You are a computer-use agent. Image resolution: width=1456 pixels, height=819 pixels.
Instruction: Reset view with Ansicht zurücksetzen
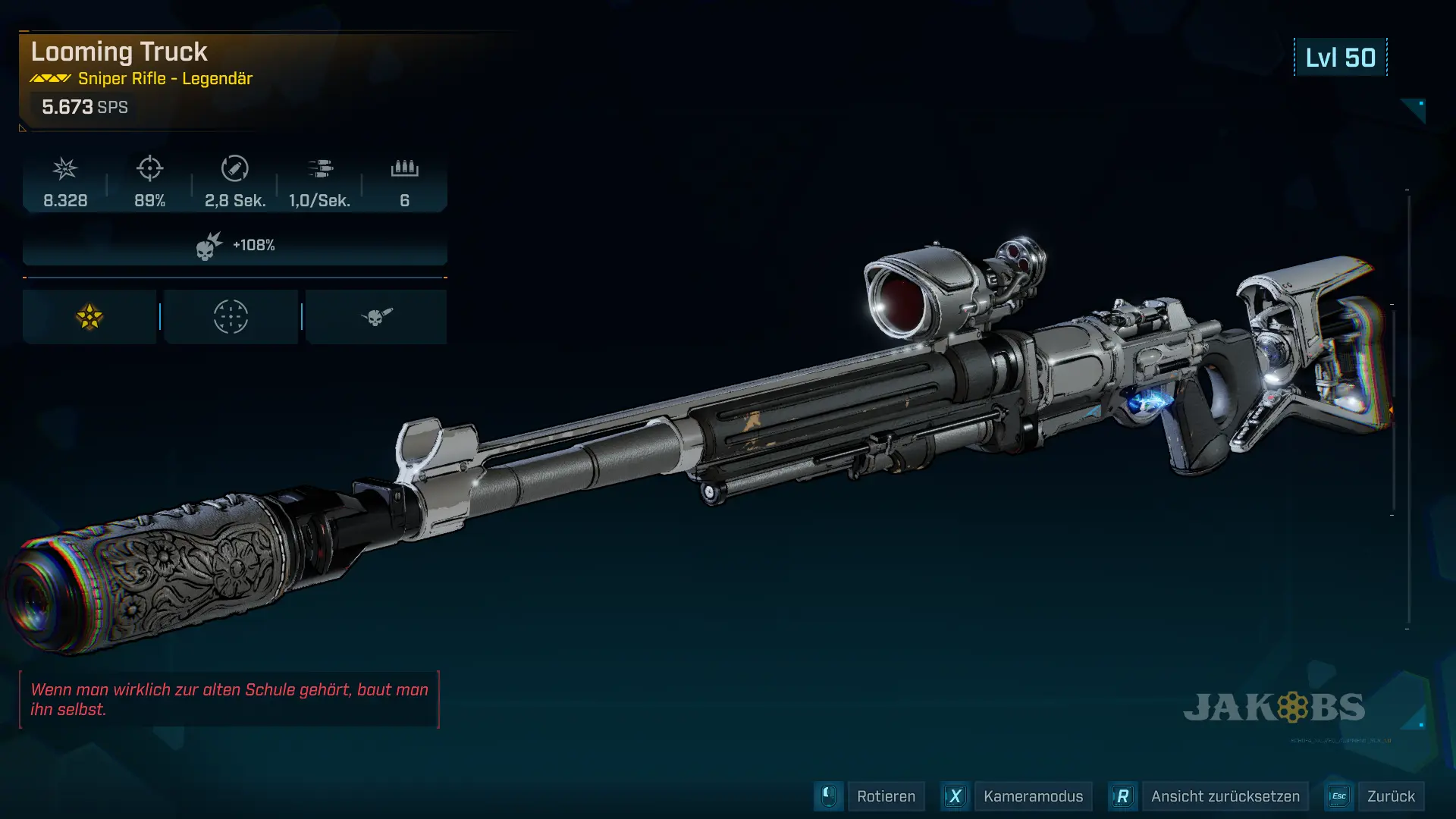click(1224, 796)
